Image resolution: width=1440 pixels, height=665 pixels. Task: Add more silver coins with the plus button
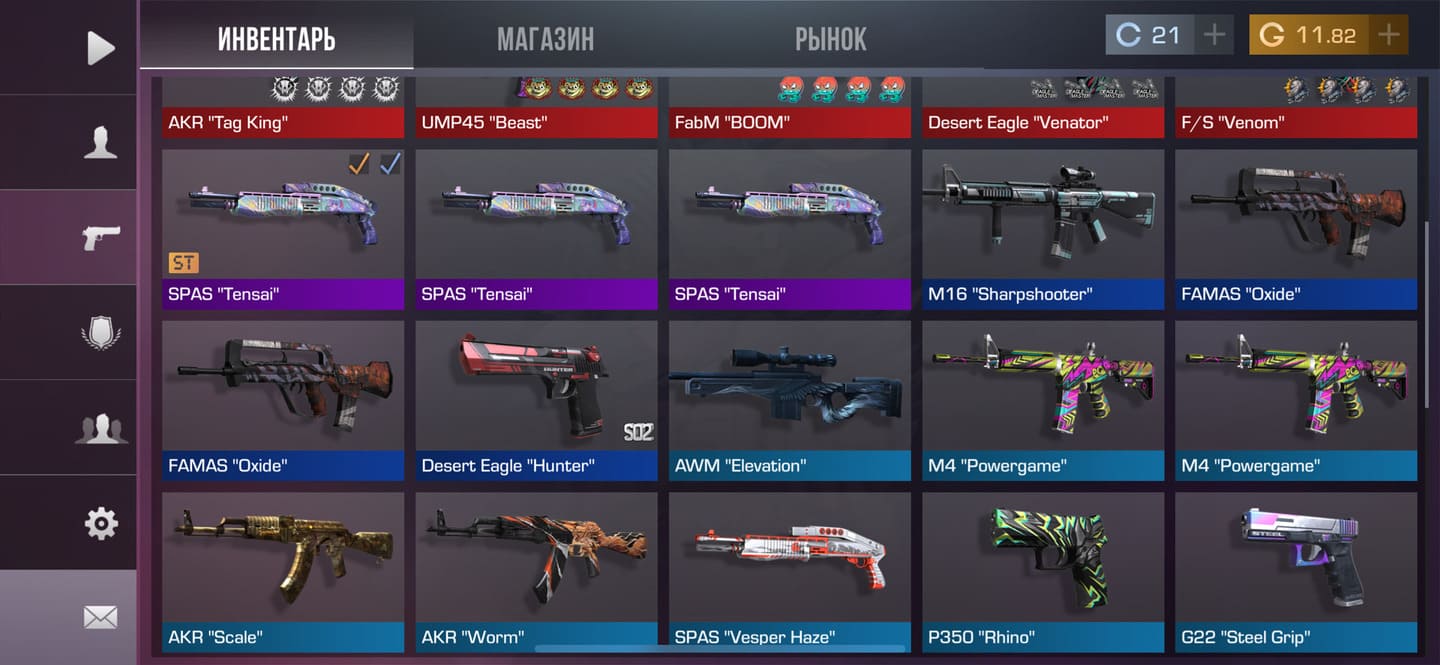click(1214, 35)
